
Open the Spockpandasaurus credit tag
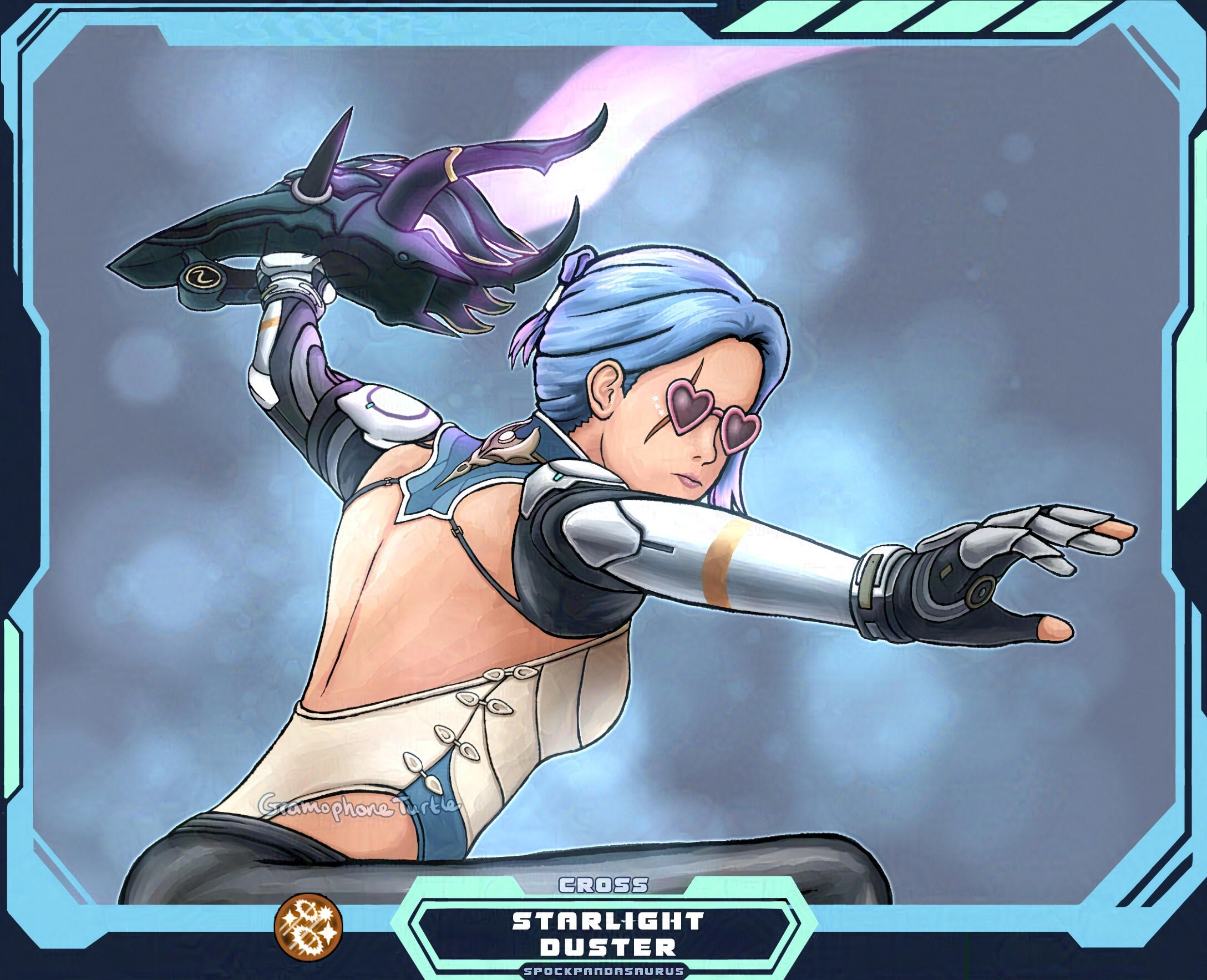[x=603, y=972]
